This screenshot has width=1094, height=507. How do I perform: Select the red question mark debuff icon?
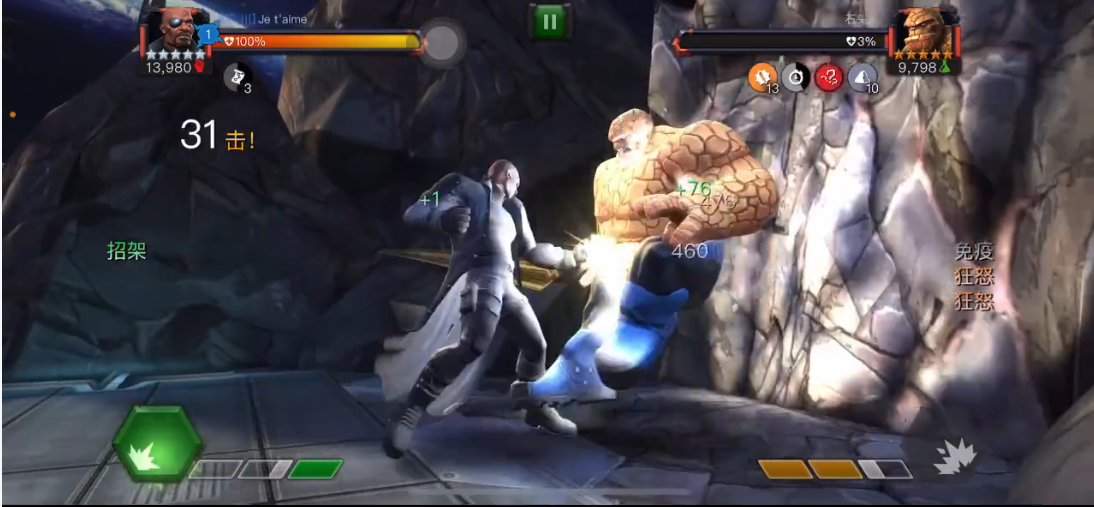click(x=829, y=77)
